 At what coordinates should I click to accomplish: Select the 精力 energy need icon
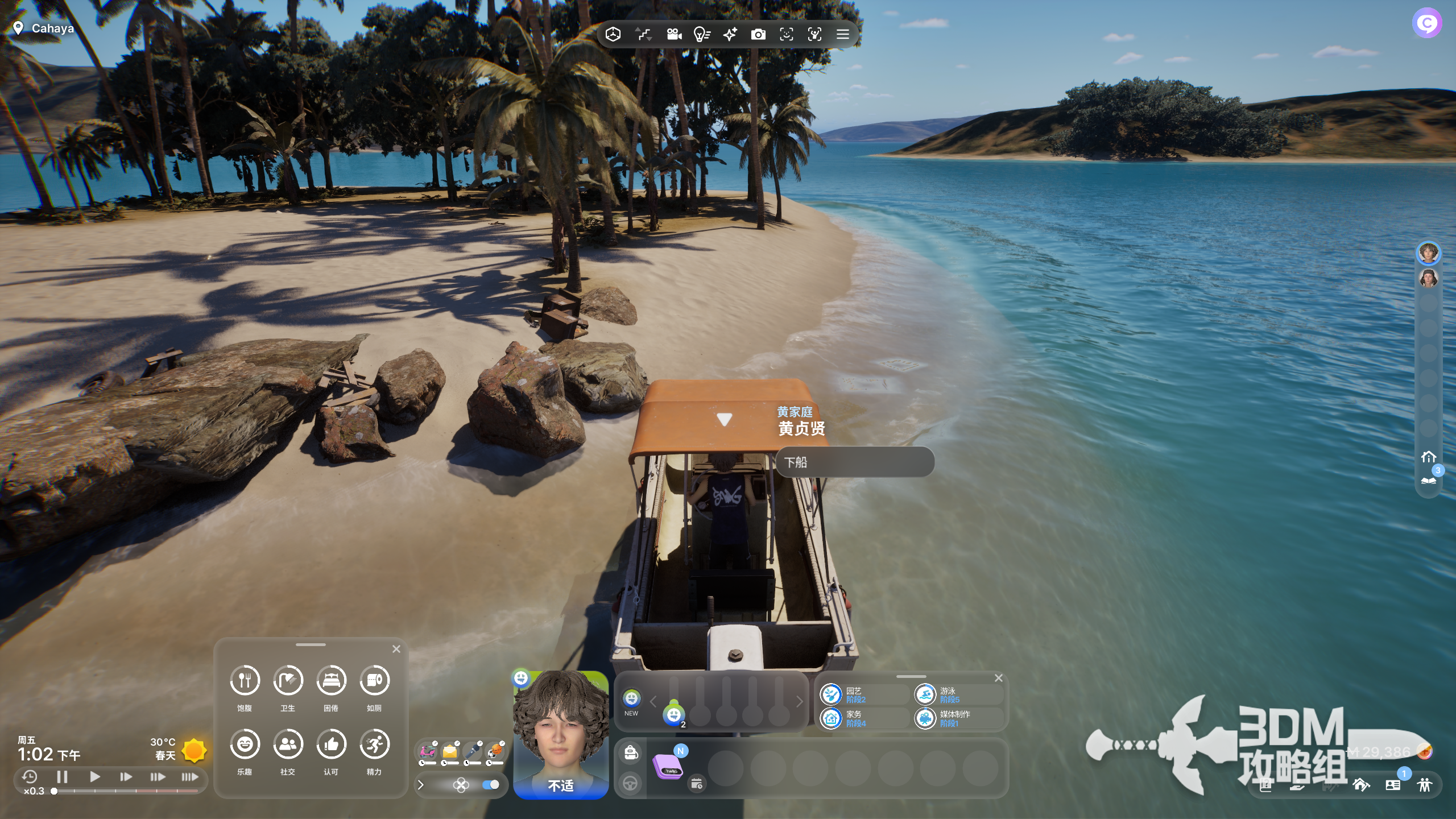click(x=374, y=744)
